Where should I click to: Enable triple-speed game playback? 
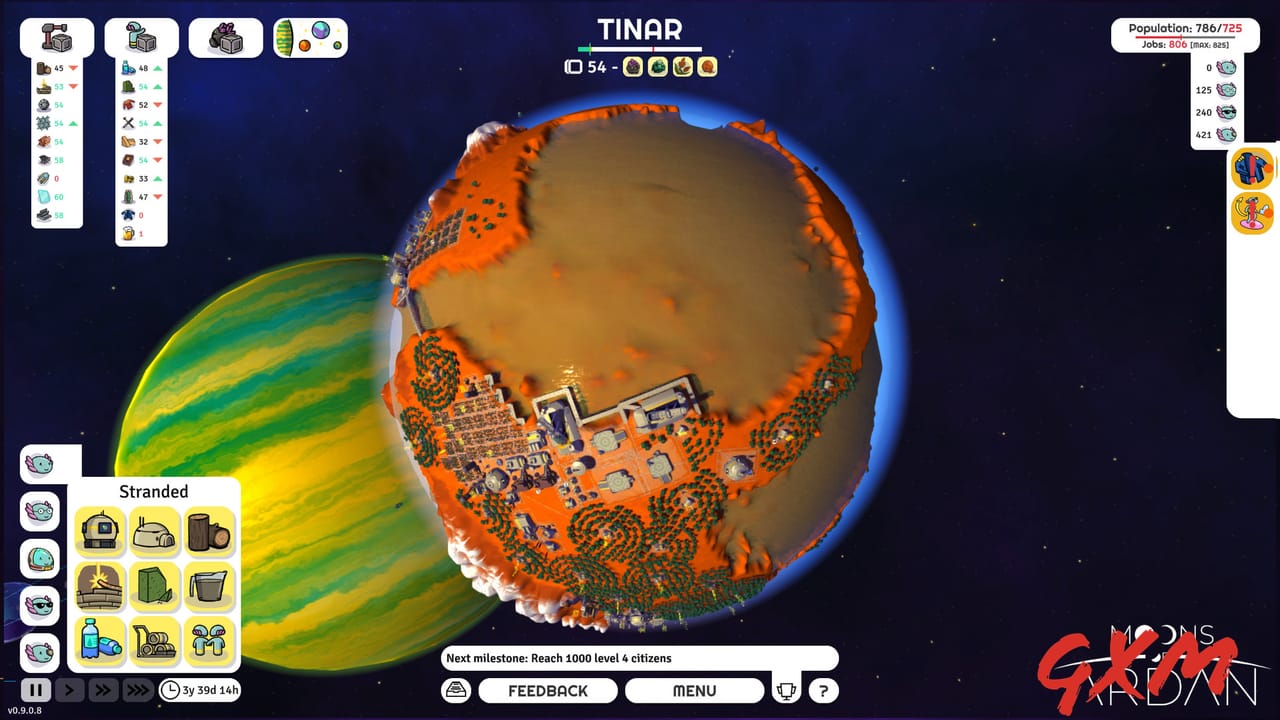coord(138,689)
